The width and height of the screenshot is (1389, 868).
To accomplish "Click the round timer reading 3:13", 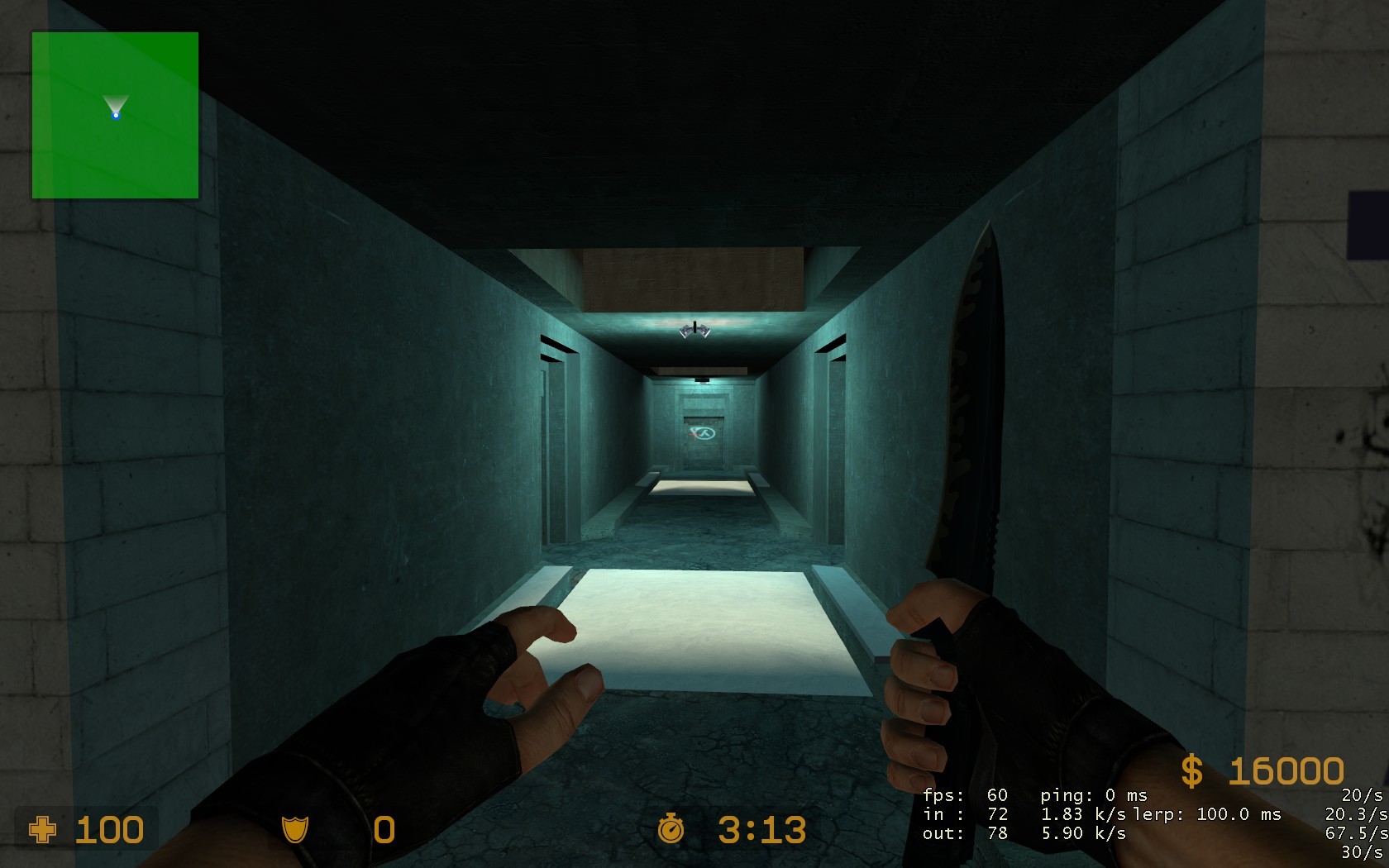I will pos(762,829).
